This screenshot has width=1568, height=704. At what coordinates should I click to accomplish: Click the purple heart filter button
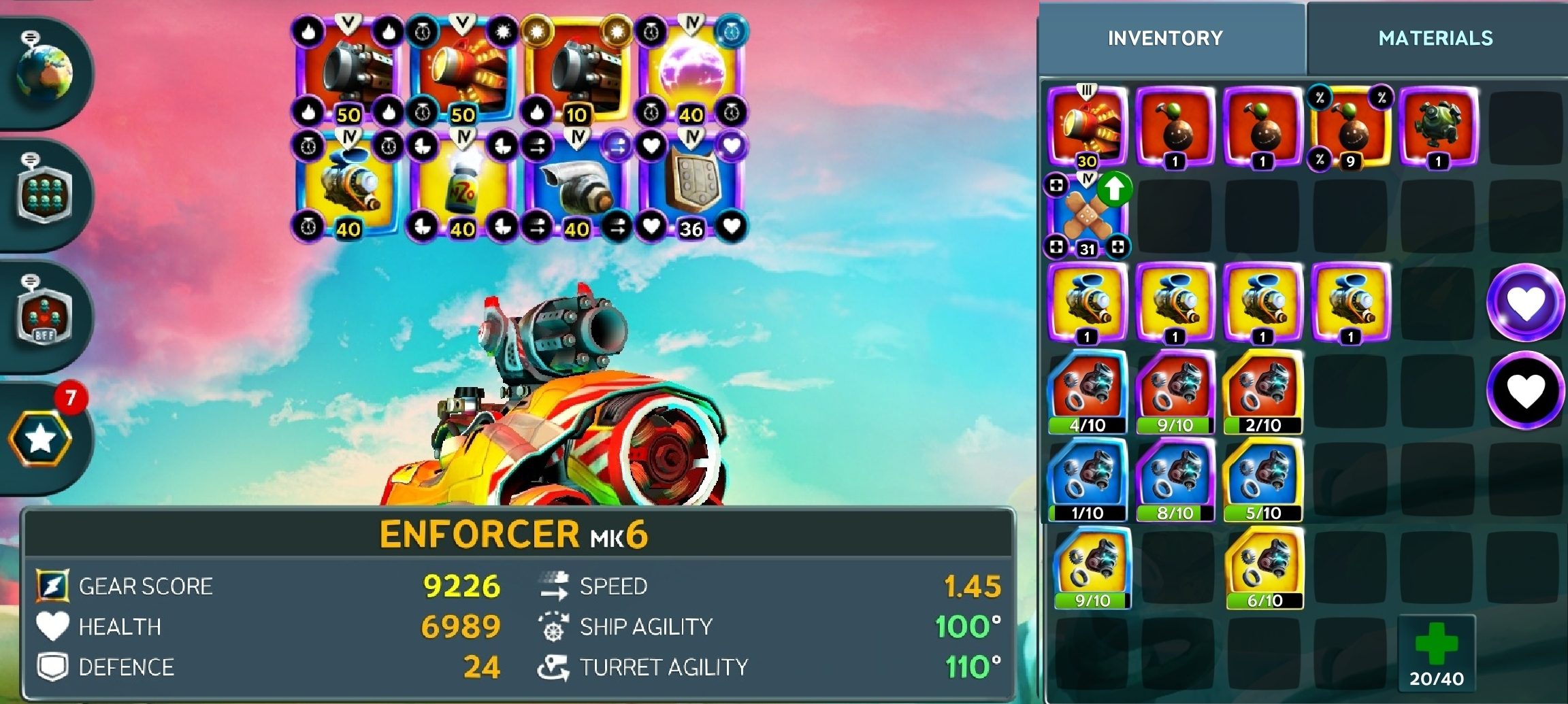(1525, 303)
